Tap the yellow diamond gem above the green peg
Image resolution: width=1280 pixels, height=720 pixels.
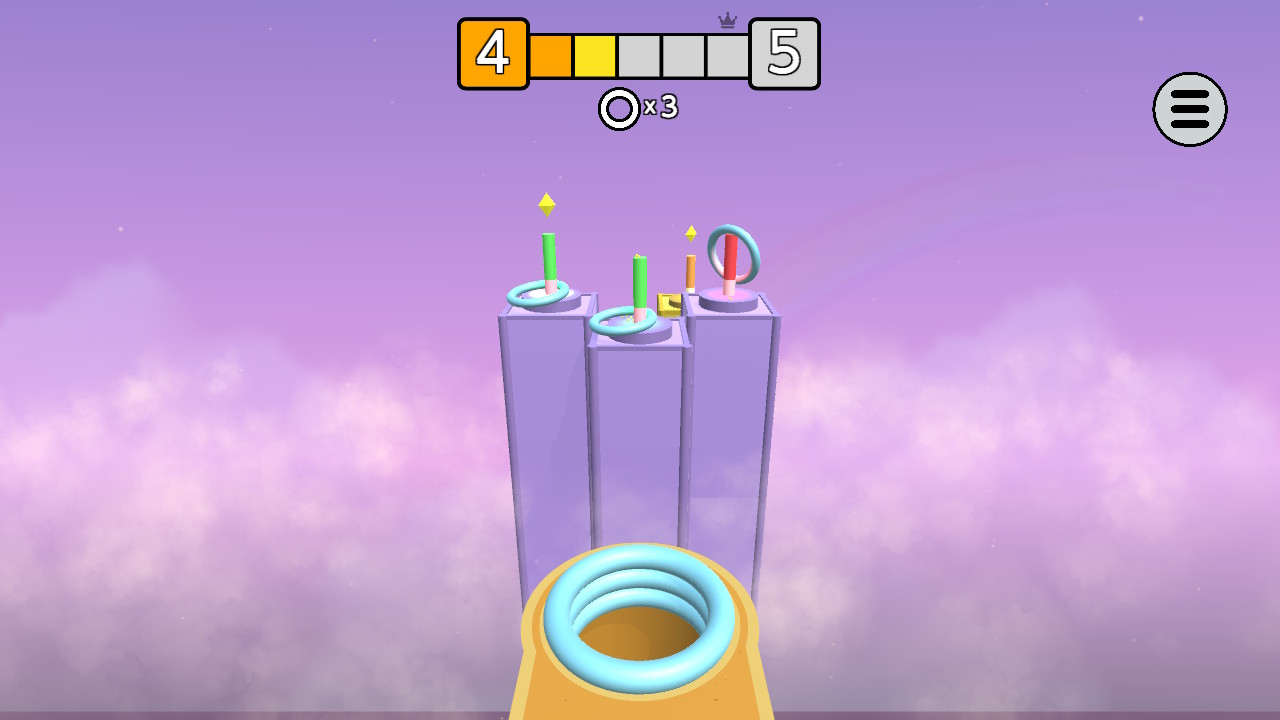coord(546,204)
